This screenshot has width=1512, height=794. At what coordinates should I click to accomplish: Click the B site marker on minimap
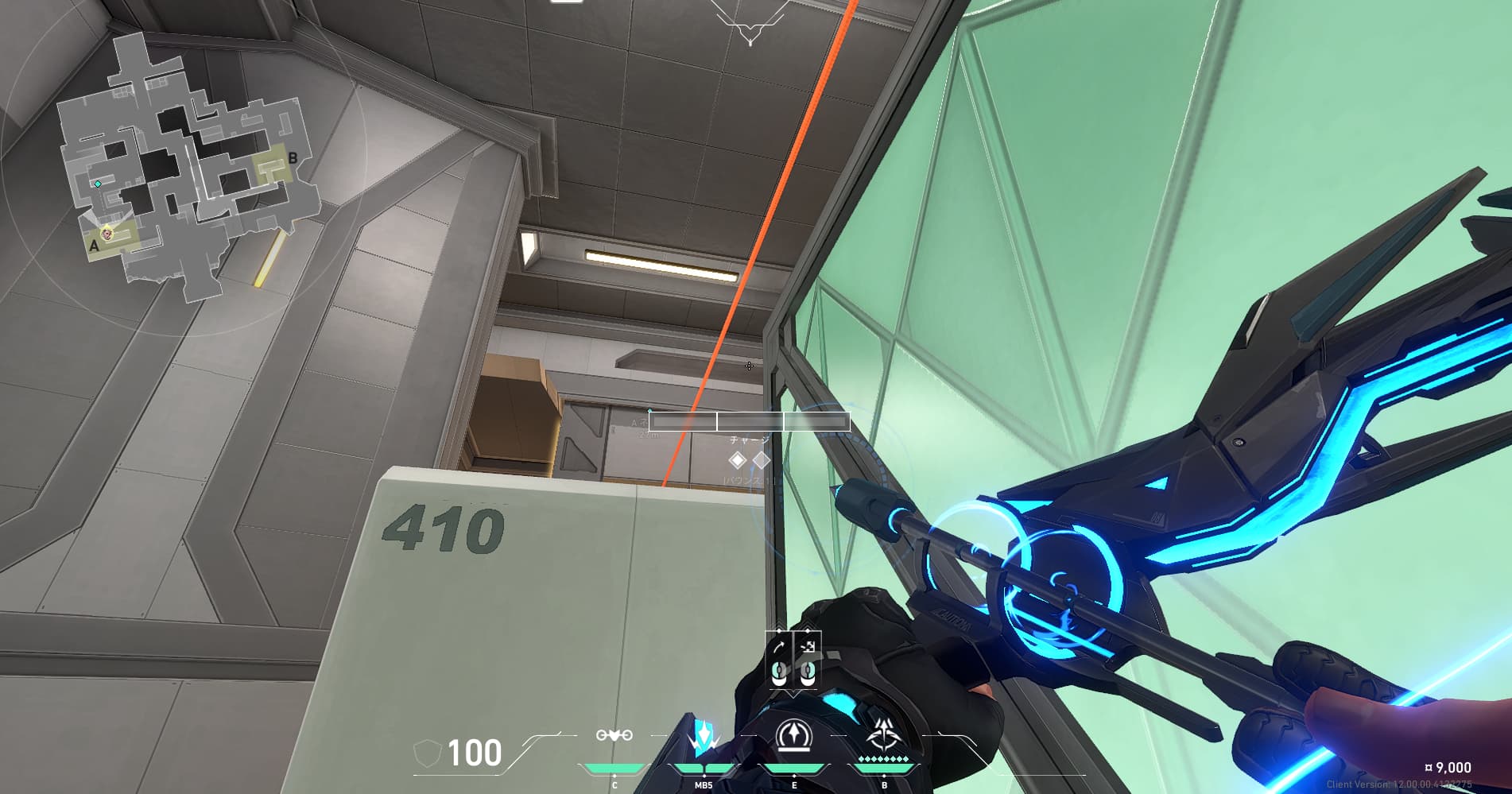(x=293, y=158)
